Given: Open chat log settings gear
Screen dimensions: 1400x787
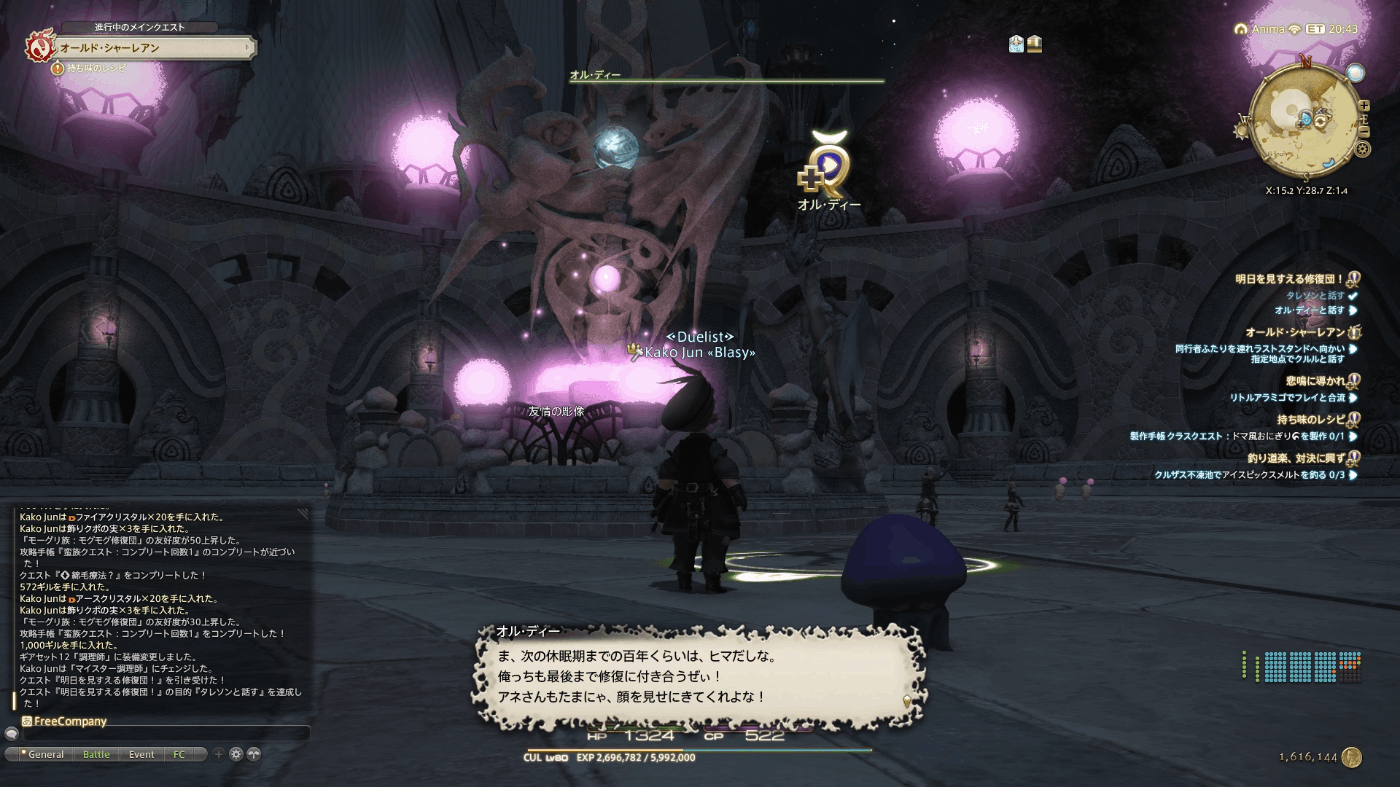Looking at the screenshot, I should 236,754.
